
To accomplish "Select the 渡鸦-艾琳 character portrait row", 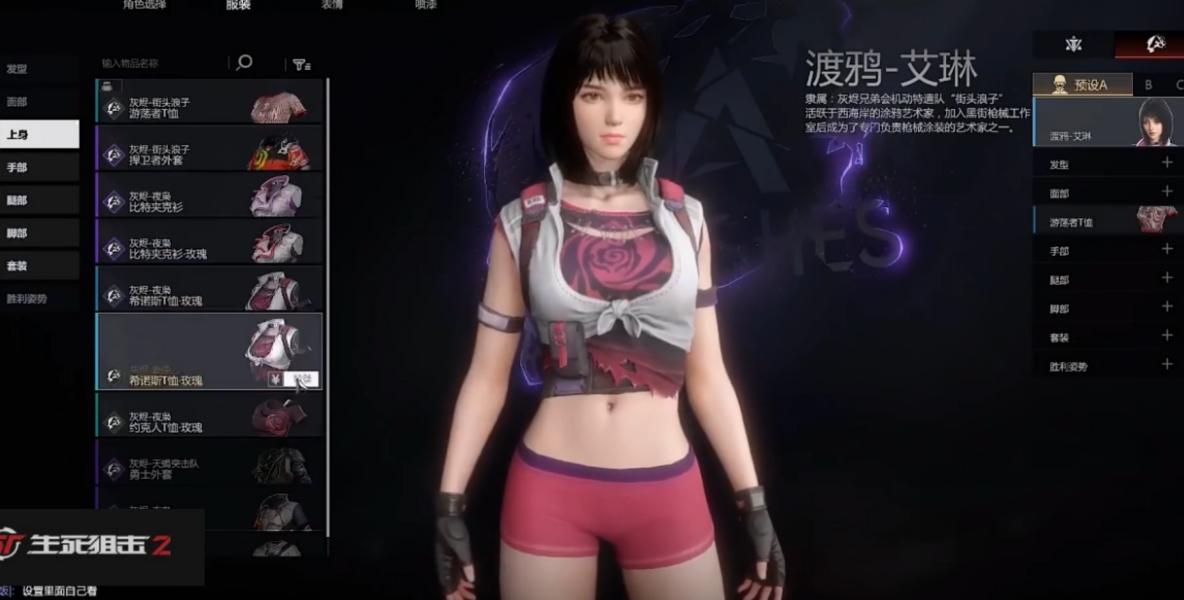I will (1107, 122).
